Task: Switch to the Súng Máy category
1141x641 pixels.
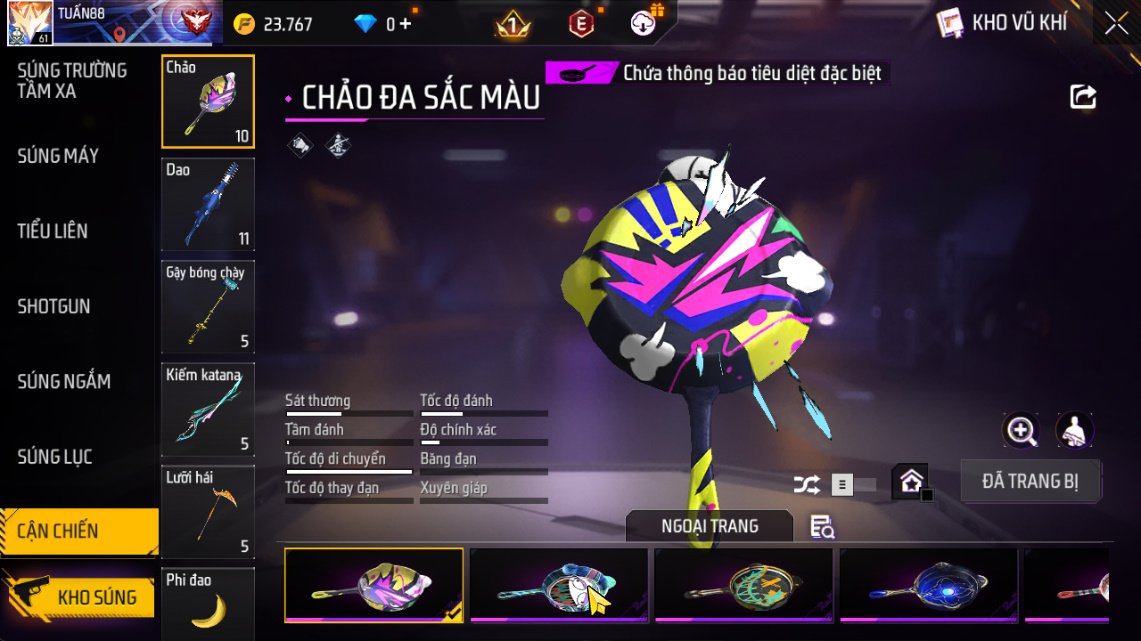Action: tap(58, 156)
